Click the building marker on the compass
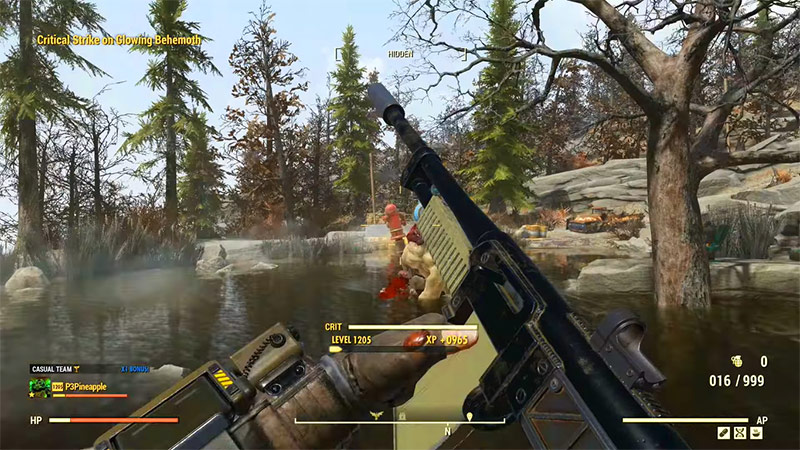The height and width of the screenshot is (450, 800). pyautogui.click(x=402, y=414)
